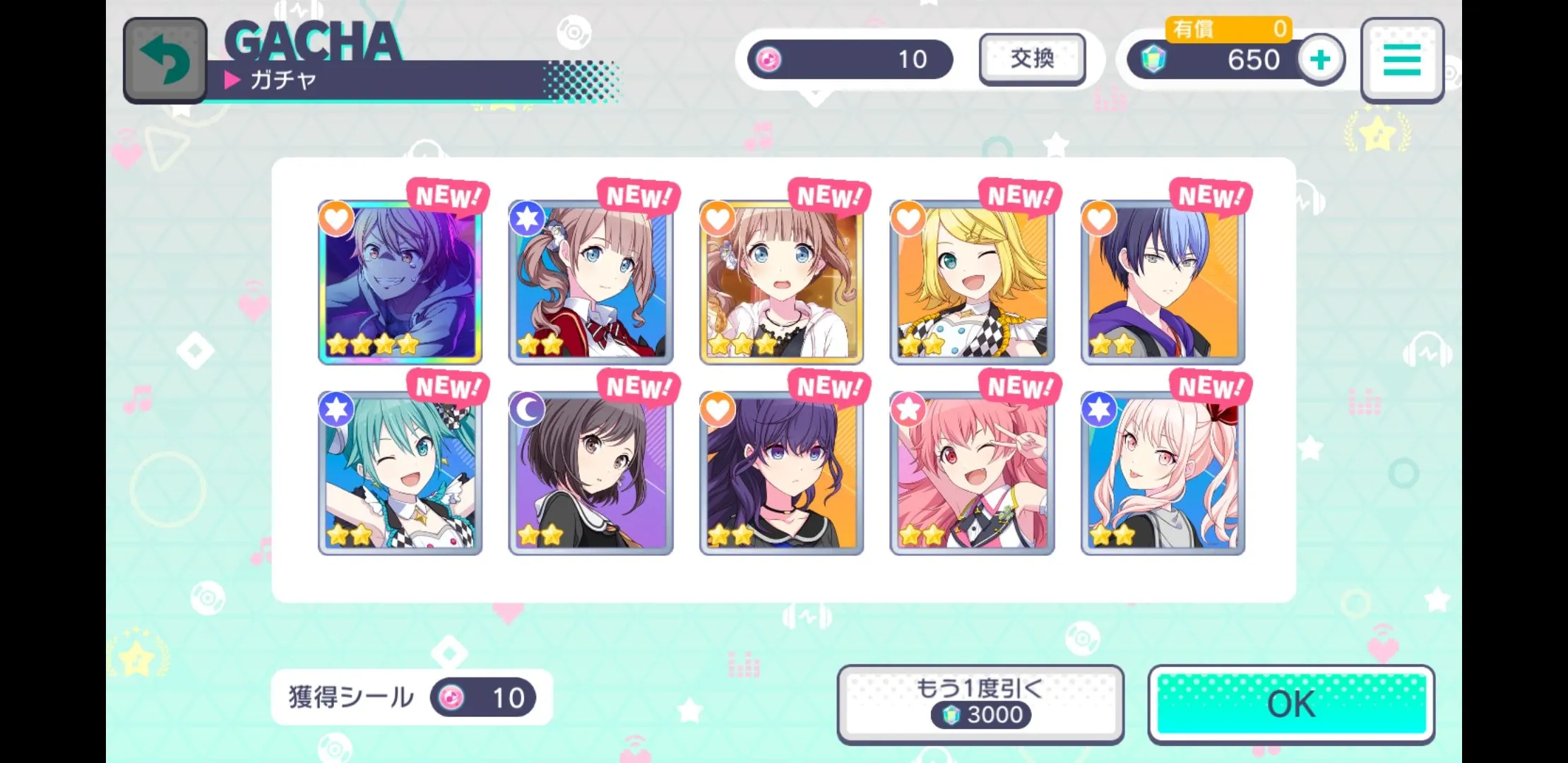Viewport: 1568px width, 763px height.
Task: View the long purple-haired girl card
Action: 781,473
